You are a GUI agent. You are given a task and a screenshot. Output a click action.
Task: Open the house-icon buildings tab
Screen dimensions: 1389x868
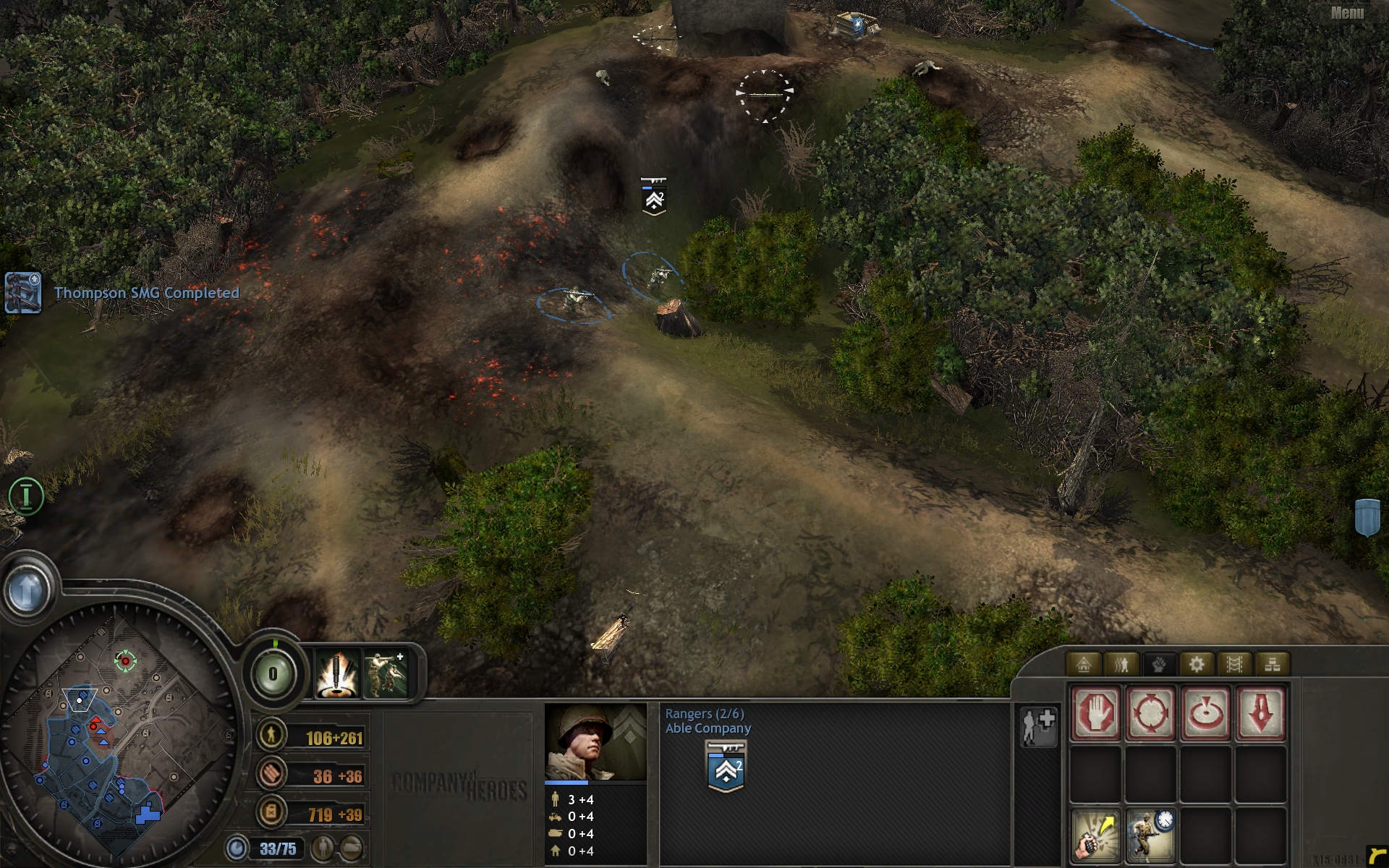click(x=1084, y=664)
